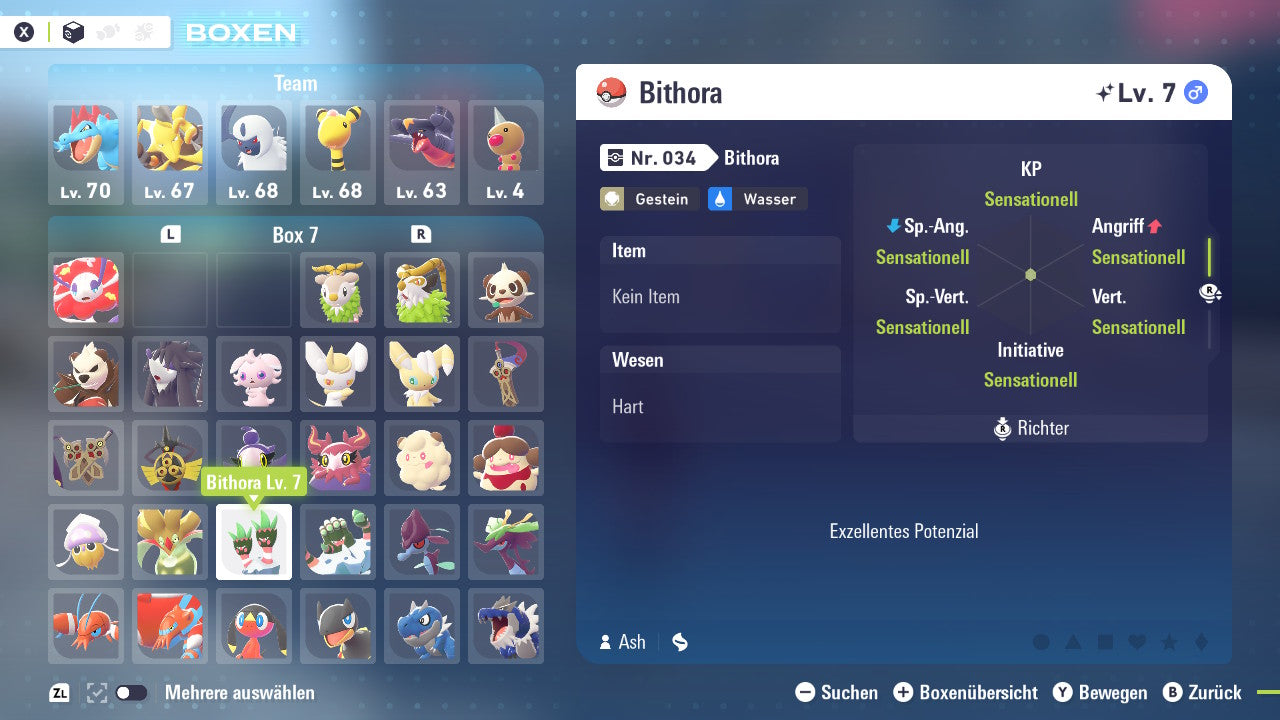
Task: Open Box 7 header
Action: (x=295, y=233)
